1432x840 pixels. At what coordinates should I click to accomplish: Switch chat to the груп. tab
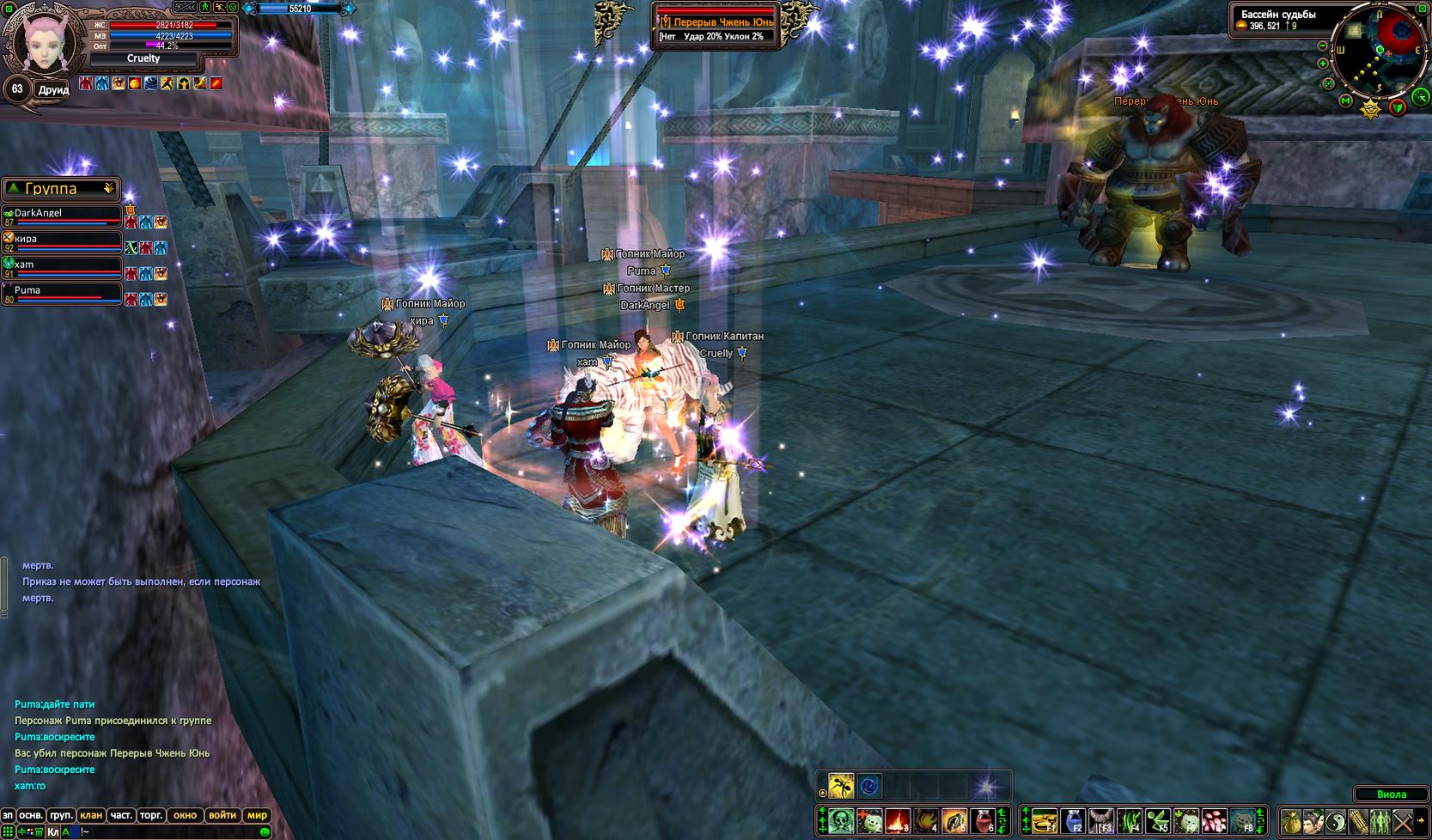61,815
